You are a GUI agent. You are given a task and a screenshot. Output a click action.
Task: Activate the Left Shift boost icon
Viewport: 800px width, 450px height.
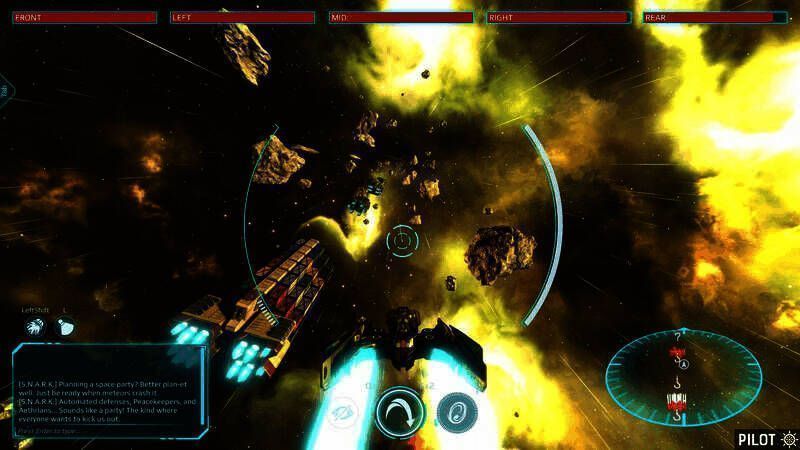35,326
